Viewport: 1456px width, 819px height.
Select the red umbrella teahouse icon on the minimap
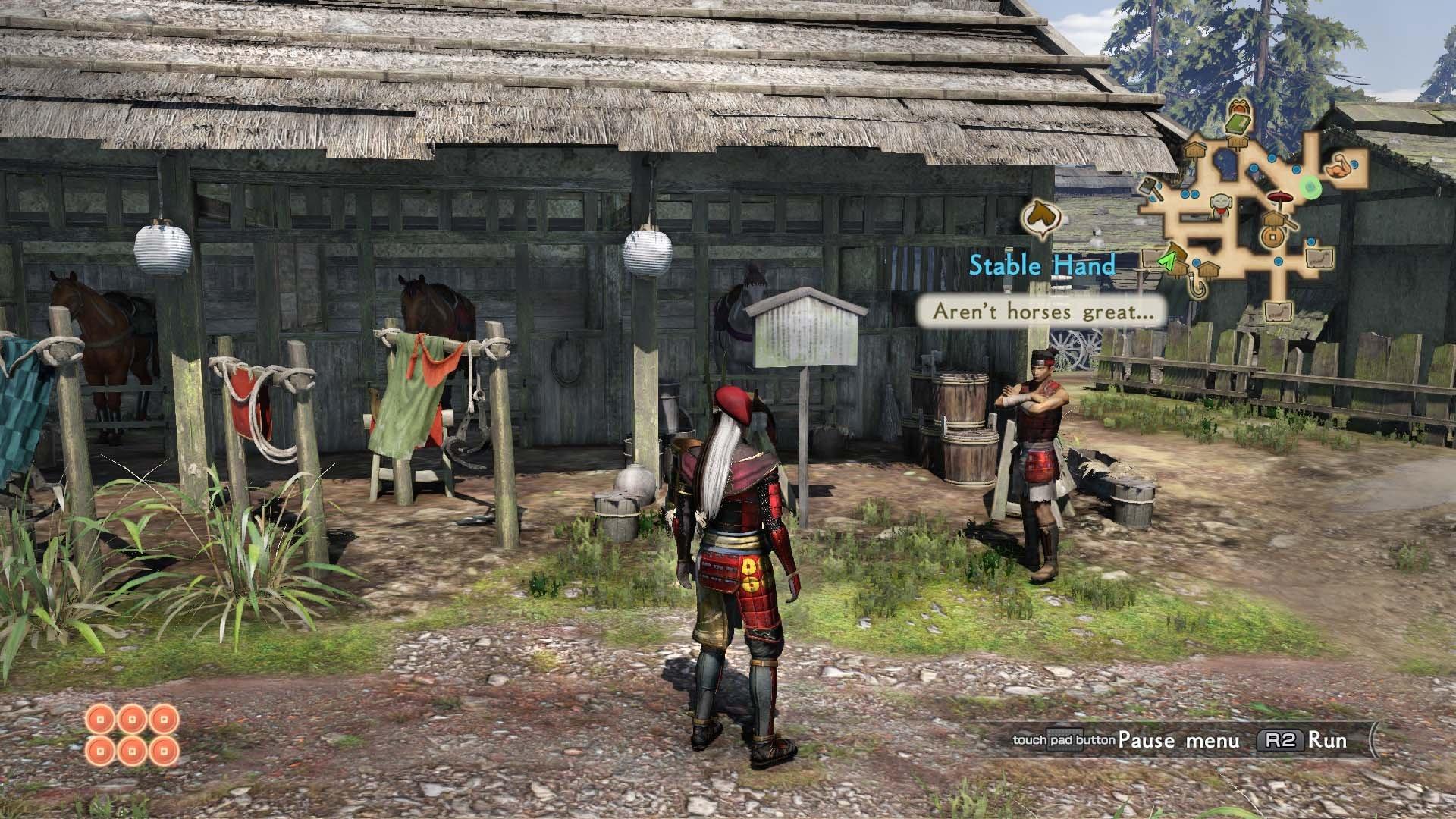click(x=1280, y=197)
